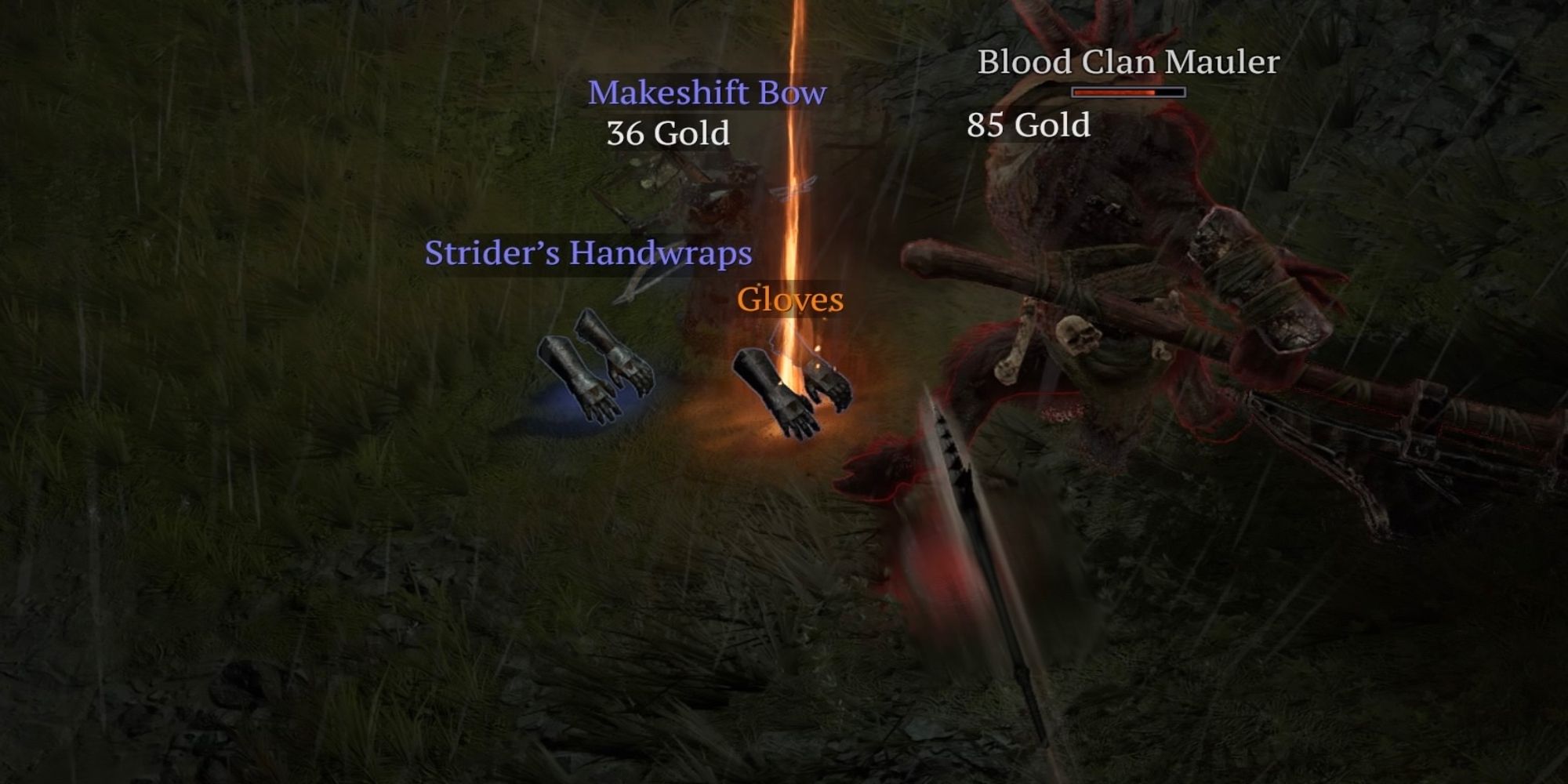Click the Blood Clan Mauler nameplate
Image resolution: width=1568 pixels, height=784 pixels.
coord(1127,63)
